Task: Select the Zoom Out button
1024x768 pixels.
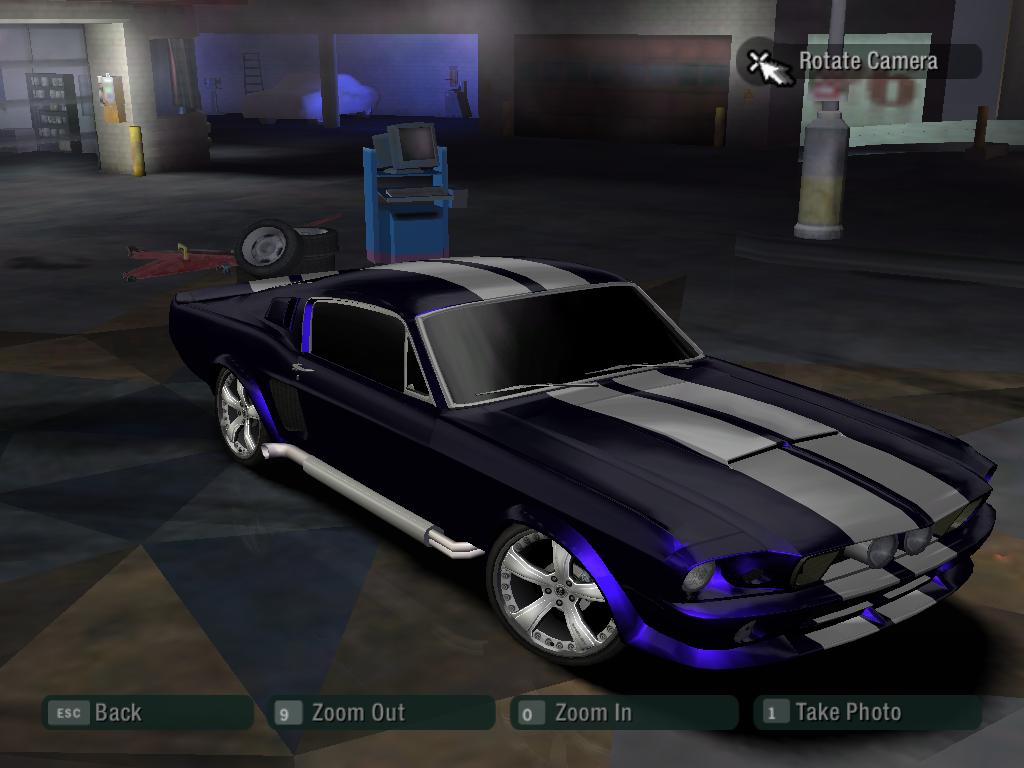Action: [x=381, y=713]
